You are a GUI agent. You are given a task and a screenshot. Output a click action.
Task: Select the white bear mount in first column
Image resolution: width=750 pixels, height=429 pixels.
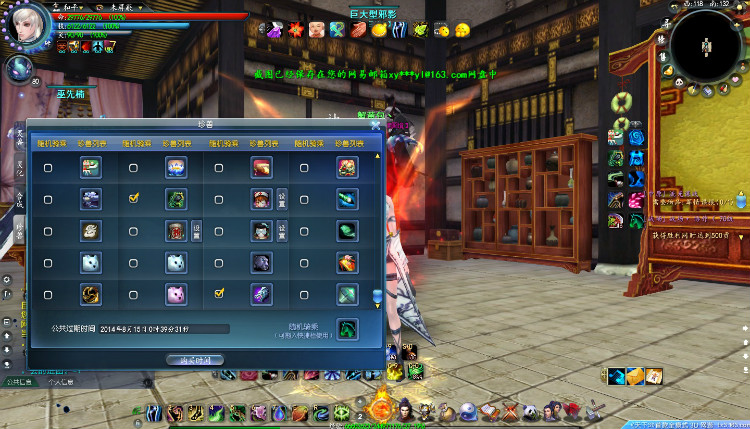[91, 263]
